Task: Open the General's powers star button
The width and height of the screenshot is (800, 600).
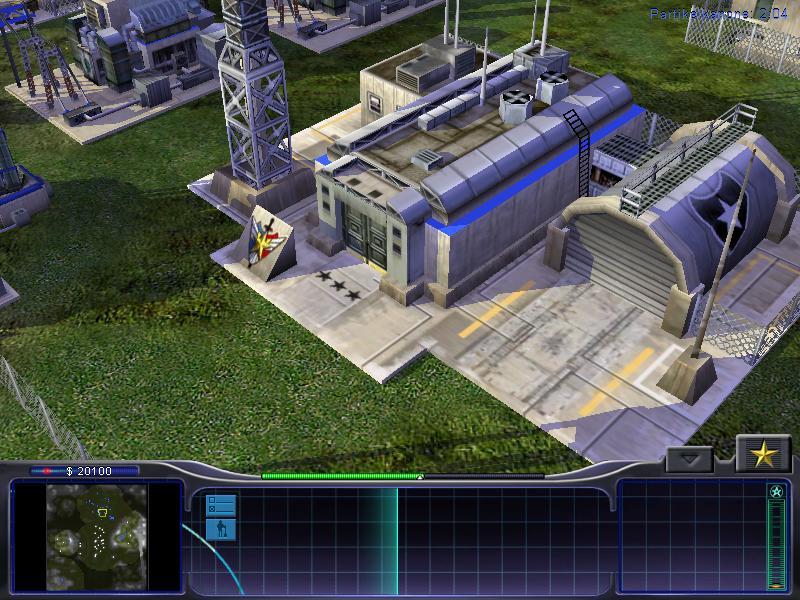Action: (763, 455)
